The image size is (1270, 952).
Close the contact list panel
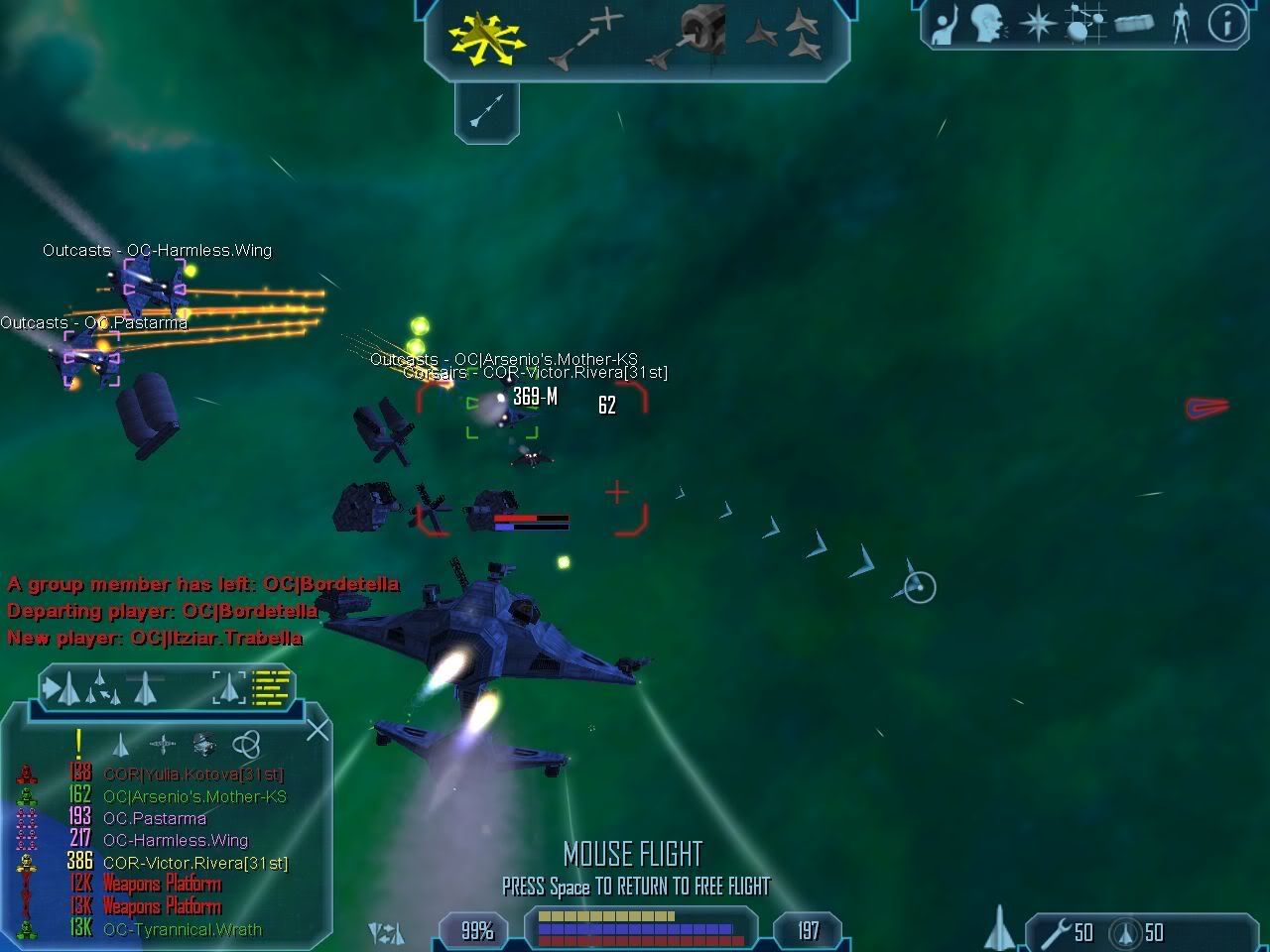[x=317, y=731]
